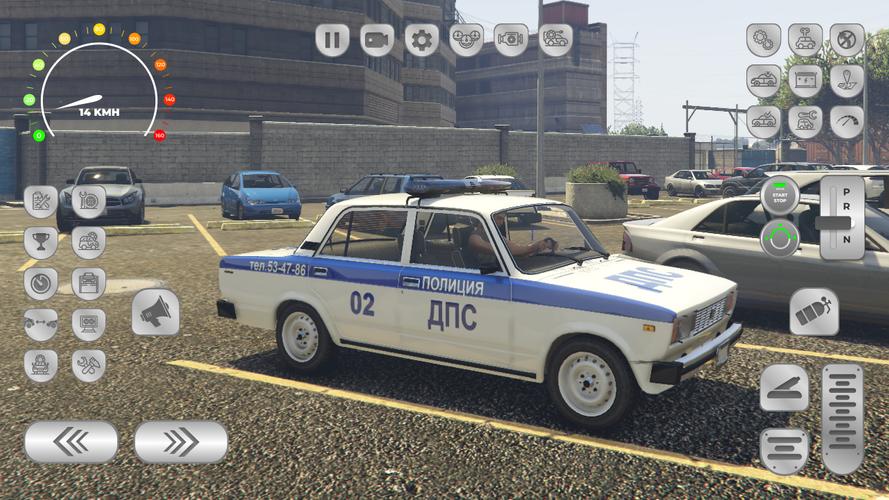Toggle the engine START STOP button
Screen dimensions: 889x500
[780, 194]
